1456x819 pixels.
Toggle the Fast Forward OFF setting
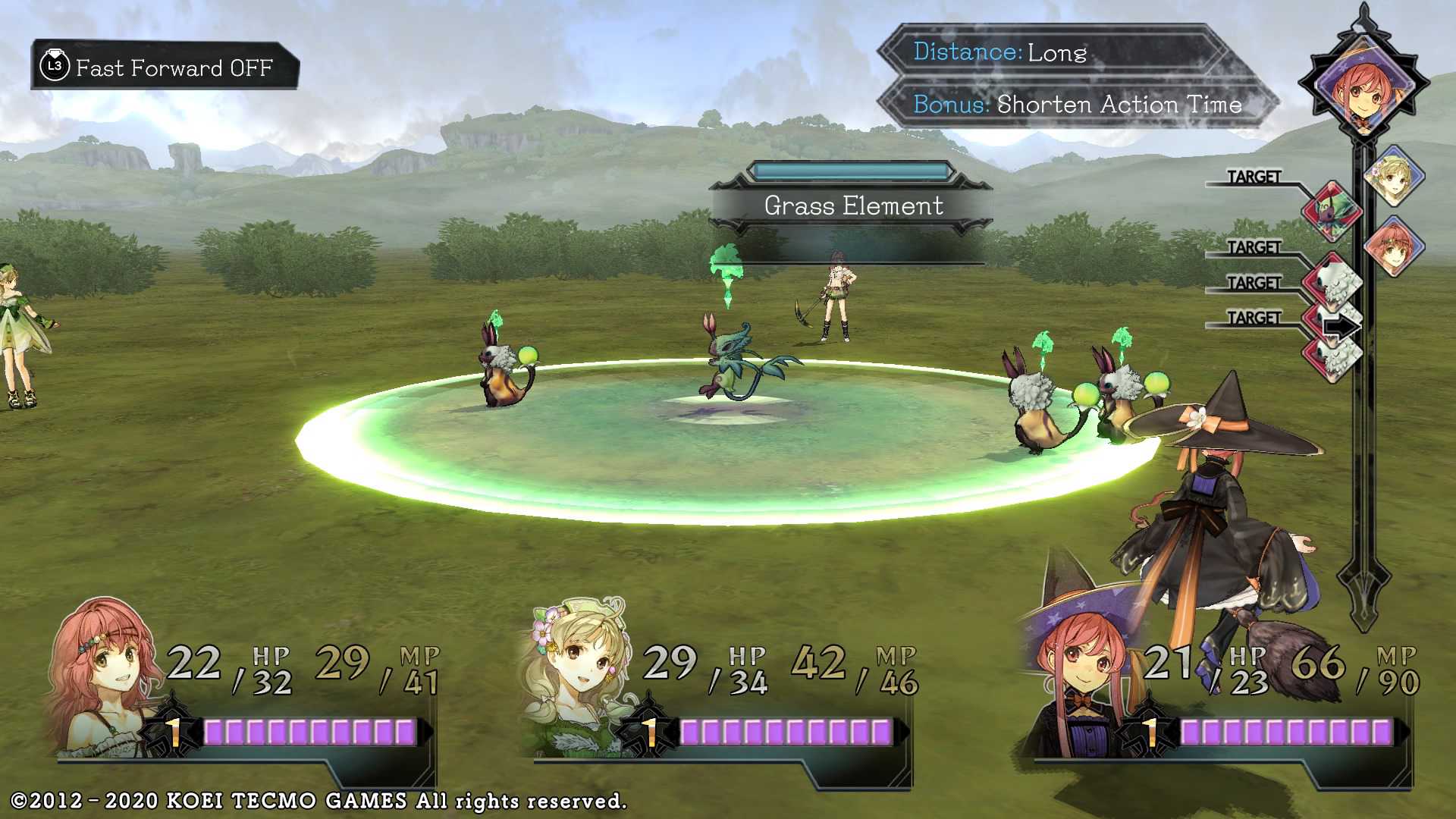pos(165,67)
